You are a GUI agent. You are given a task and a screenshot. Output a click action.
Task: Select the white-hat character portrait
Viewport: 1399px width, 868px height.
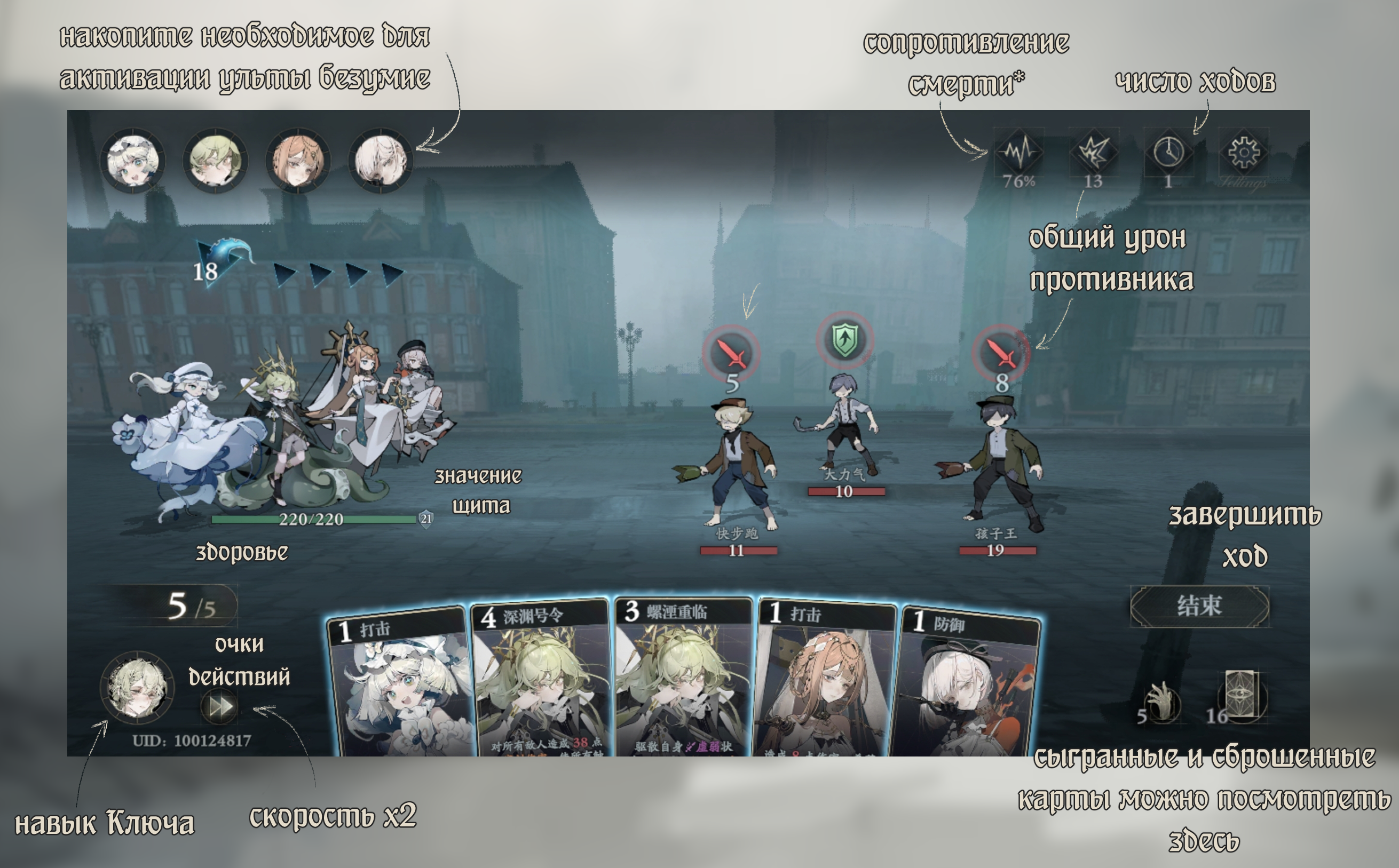[x=133, y=160]
